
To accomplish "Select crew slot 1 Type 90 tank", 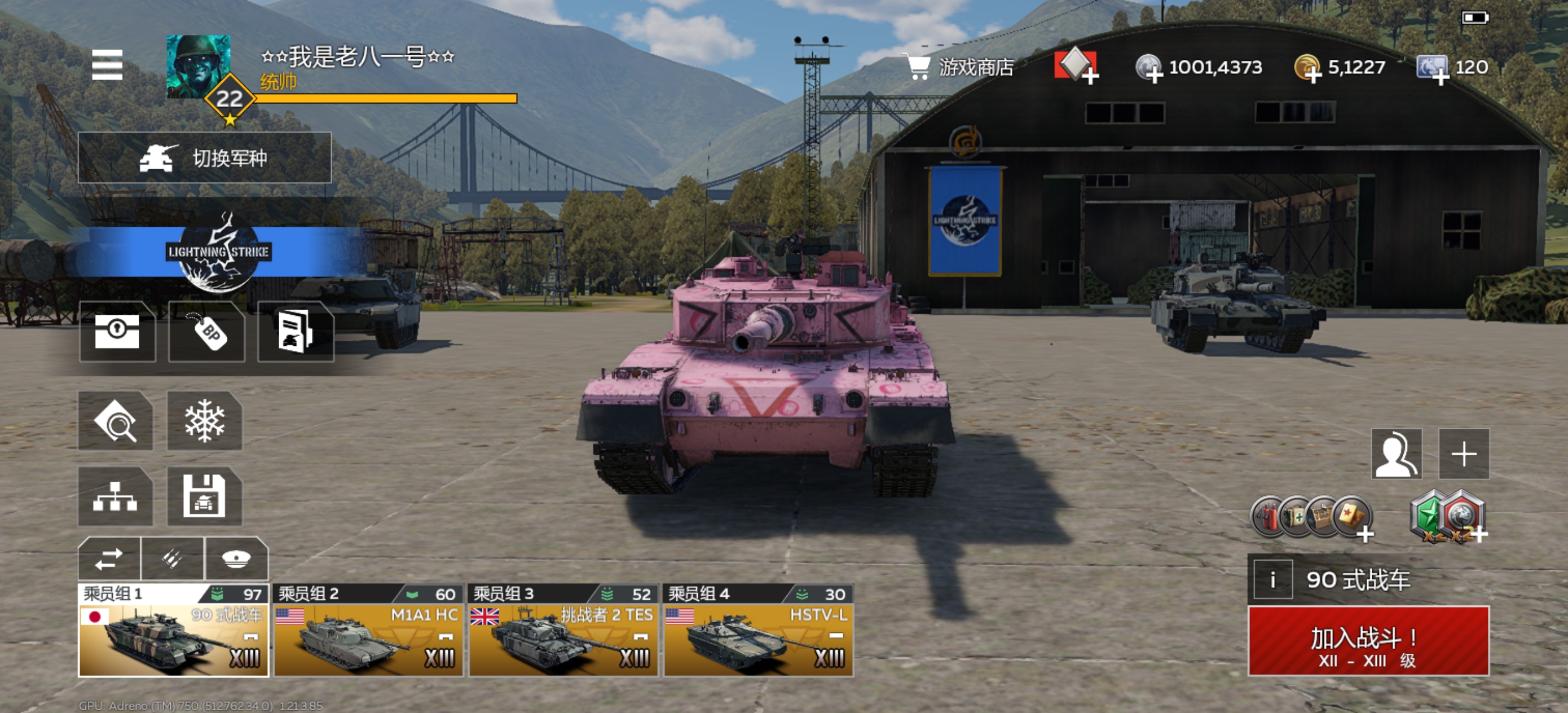I will click(x=174, y=631).
